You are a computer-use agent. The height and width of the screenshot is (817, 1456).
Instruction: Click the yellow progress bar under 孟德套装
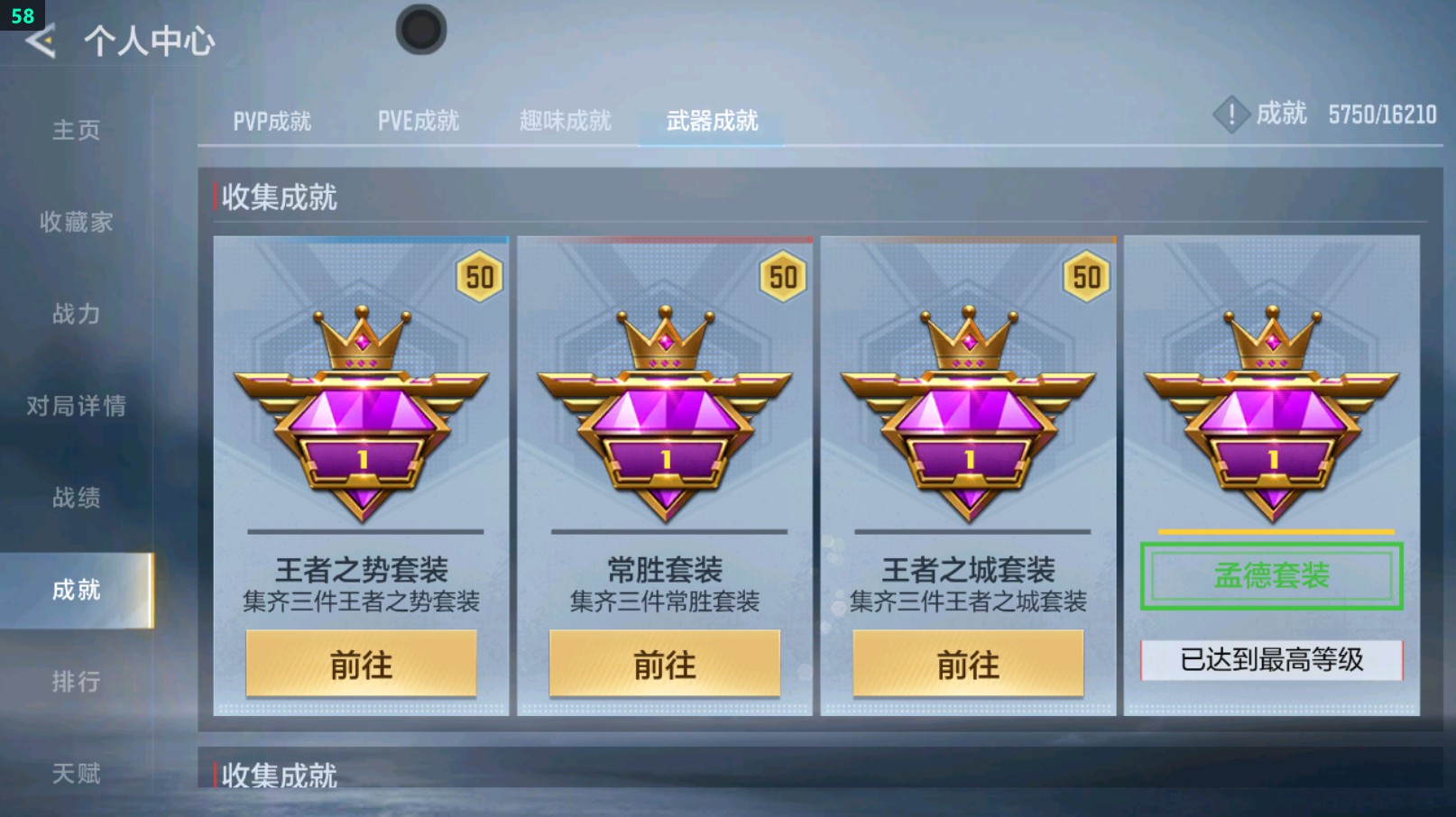coord(1272,532)
